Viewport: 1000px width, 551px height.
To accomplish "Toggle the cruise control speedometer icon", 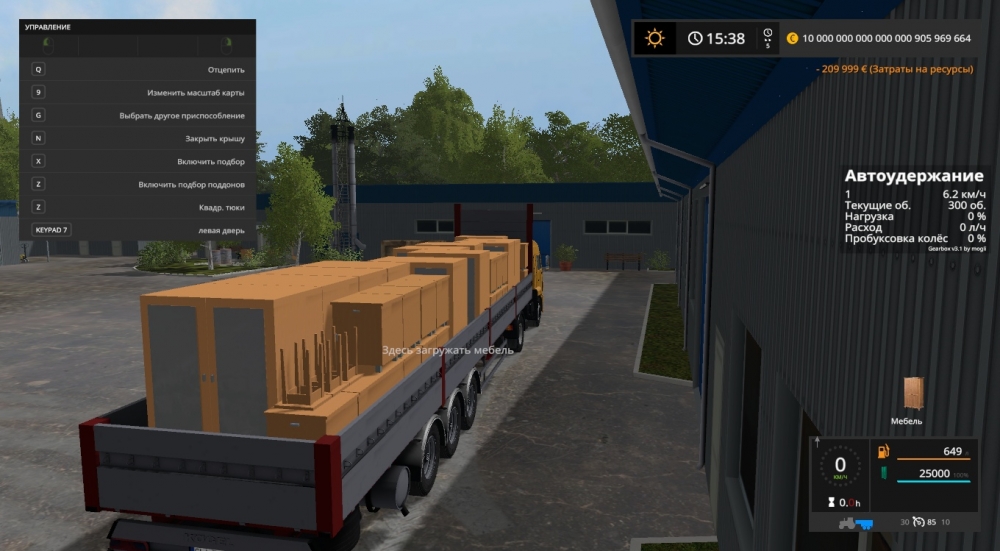I will pos(918,522).
